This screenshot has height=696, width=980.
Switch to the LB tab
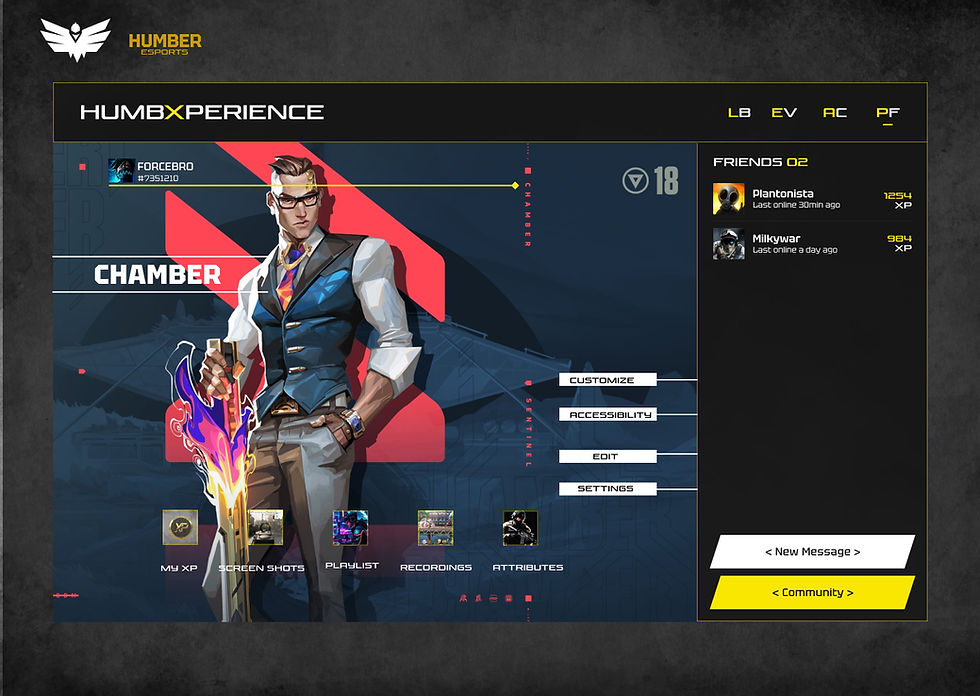(x=739, y=113)
